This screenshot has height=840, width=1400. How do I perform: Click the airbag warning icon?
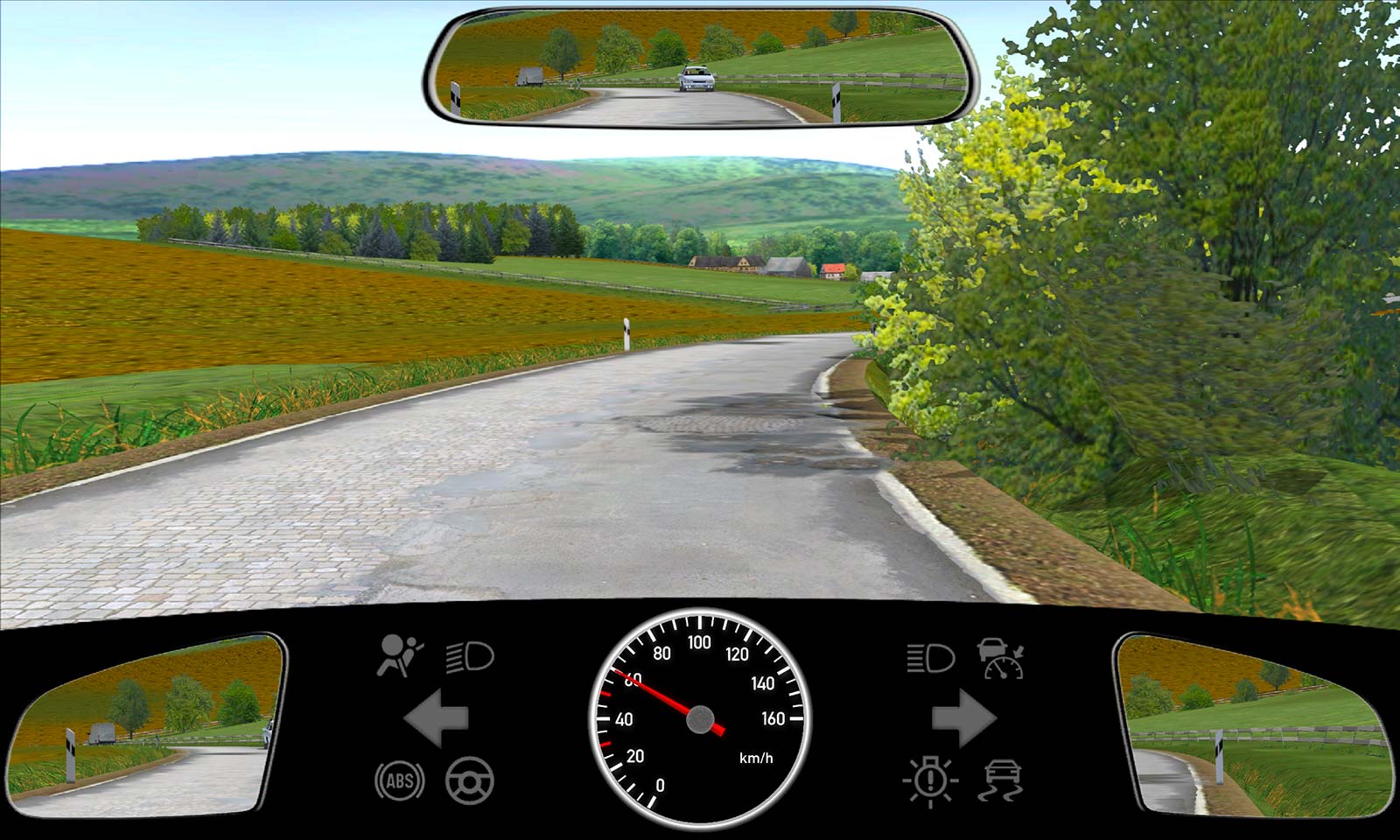[399, 656]
